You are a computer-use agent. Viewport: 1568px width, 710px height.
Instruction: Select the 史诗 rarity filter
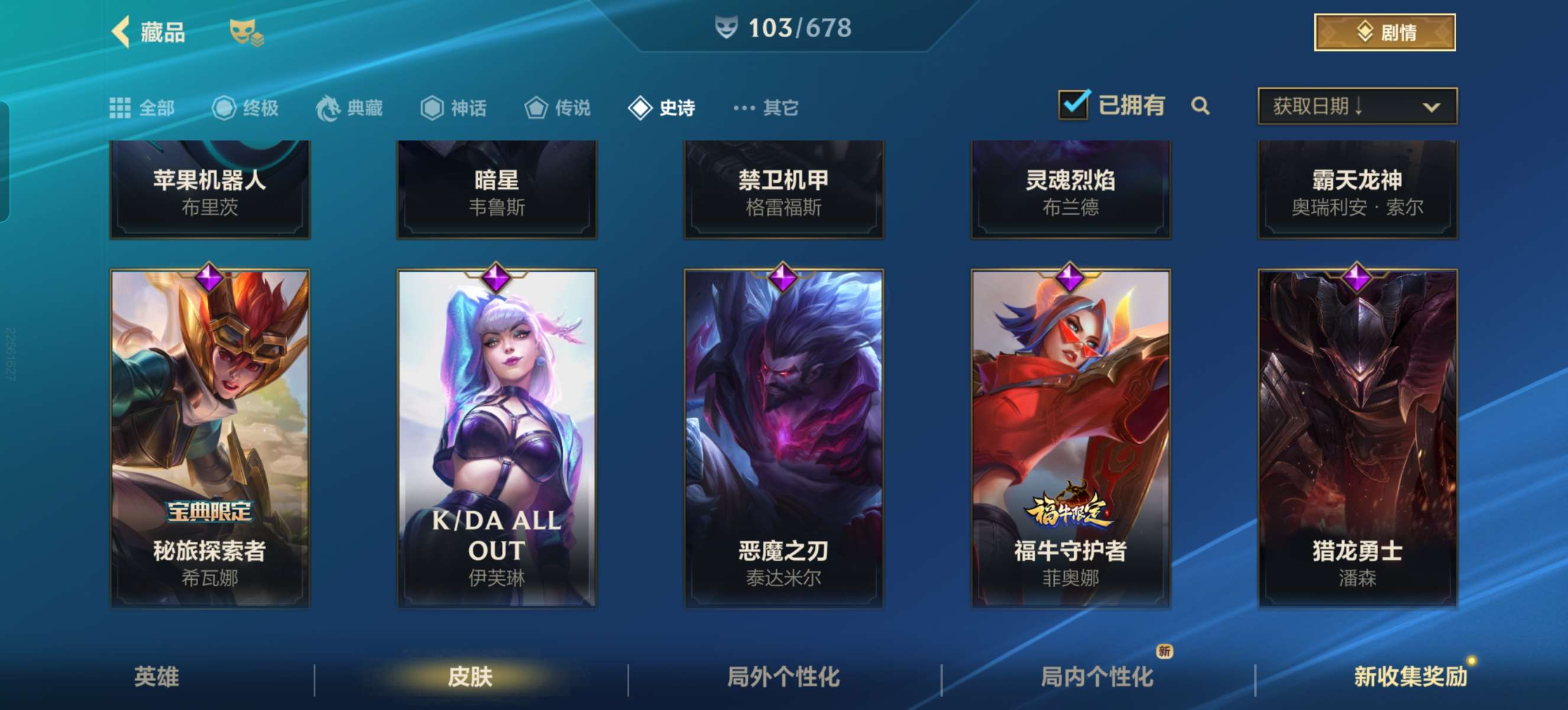662,108
